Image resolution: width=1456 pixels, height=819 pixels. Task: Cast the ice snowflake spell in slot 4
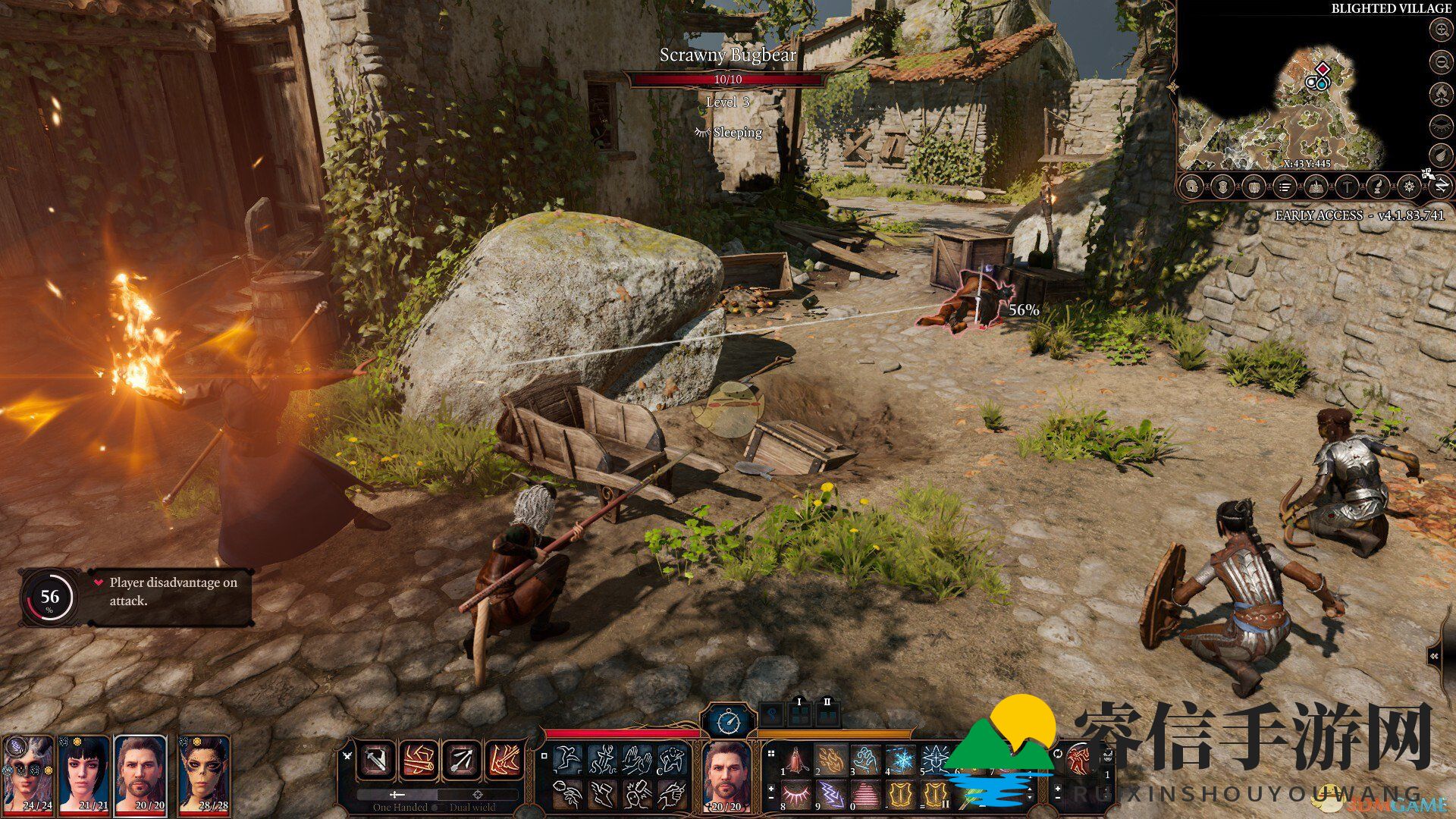[901, 759]
